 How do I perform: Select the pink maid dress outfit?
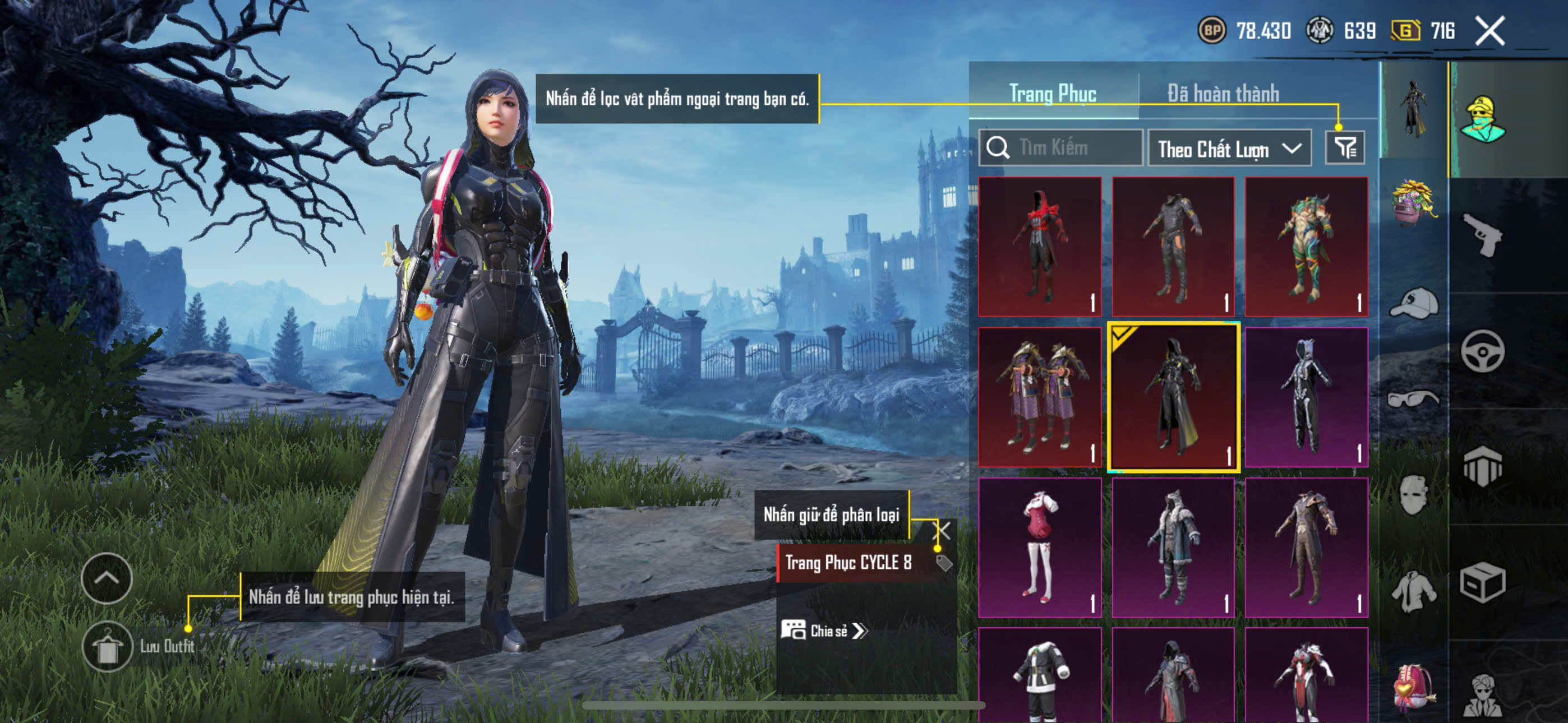pos(1040,547)
